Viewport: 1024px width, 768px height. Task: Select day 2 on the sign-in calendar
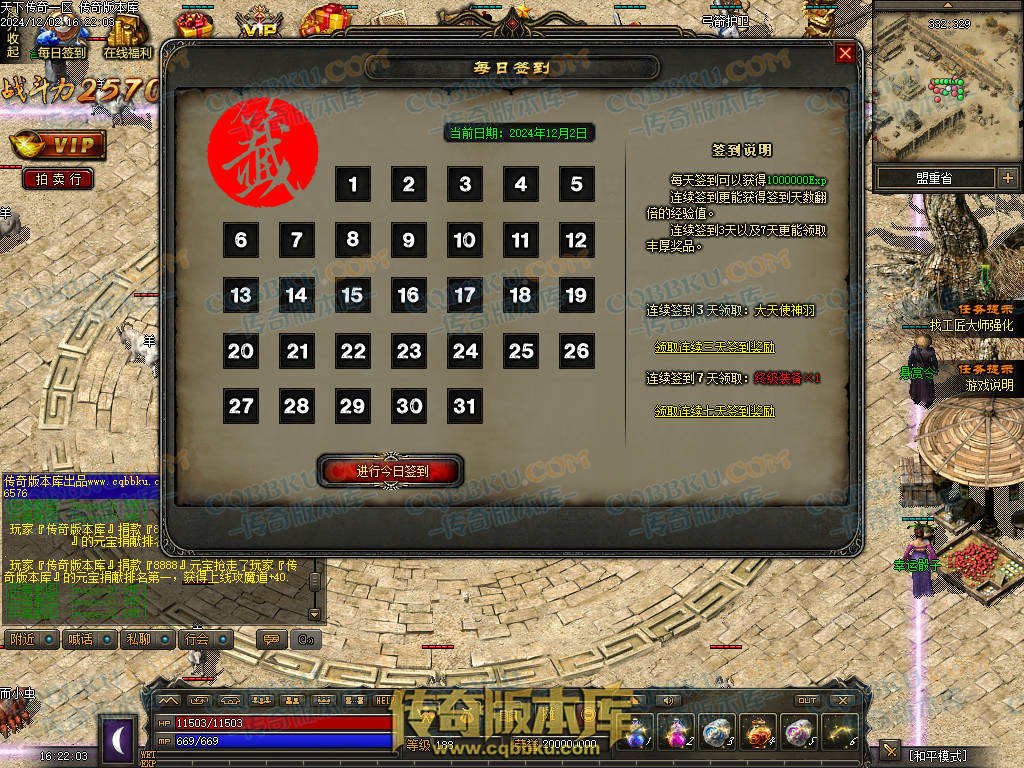click(x=409, y=185)
